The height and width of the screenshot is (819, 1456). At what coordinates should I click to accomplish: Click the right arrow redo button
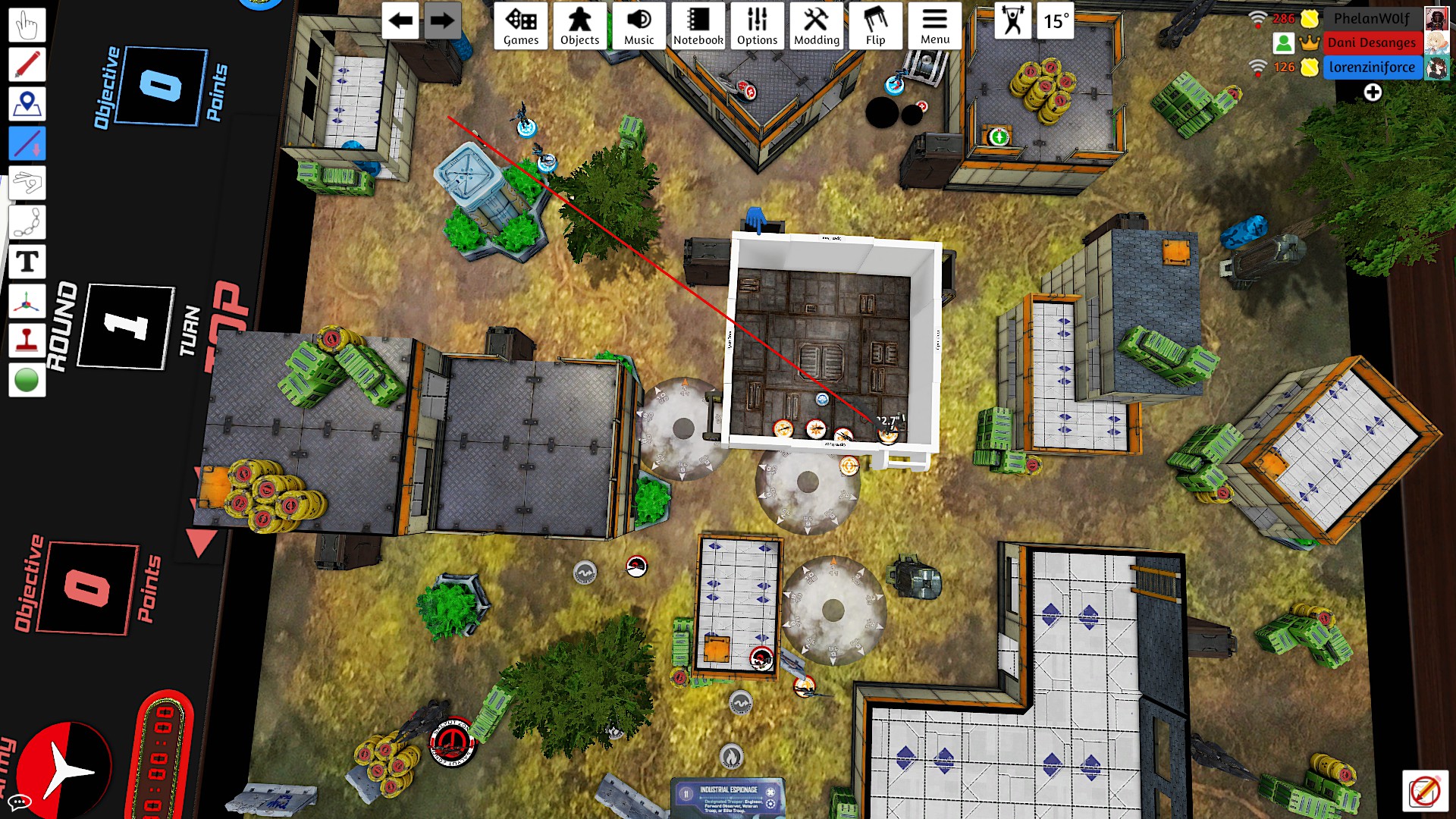pos(441,21)
